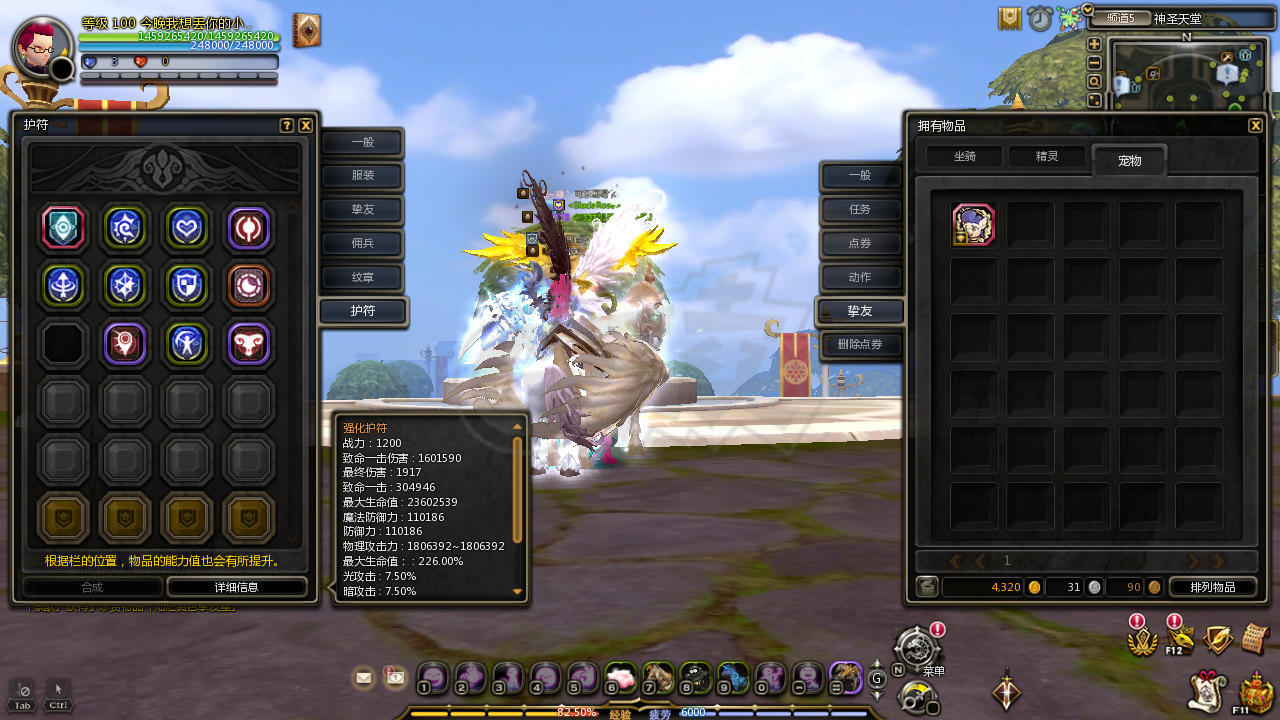The image size is (1280, 720).
Task: Open the 精灵 spirit tab
Action: point(1046,157)
